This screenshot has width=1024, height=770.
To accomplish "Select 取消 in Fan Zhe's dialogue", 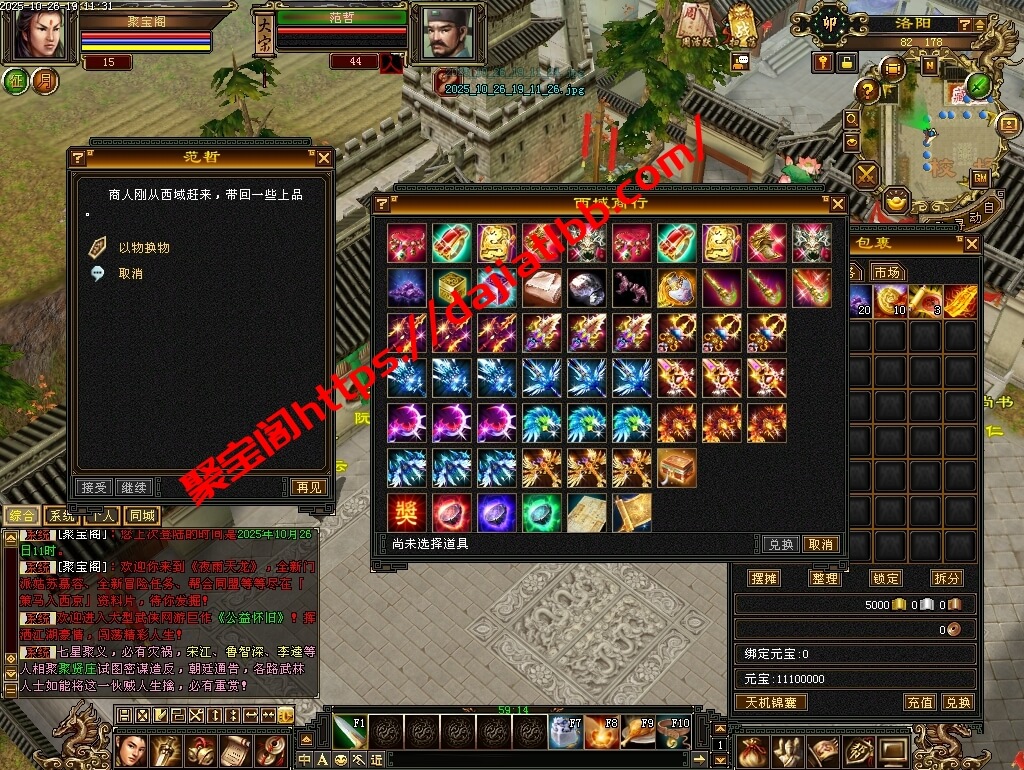I will [130, 274].
